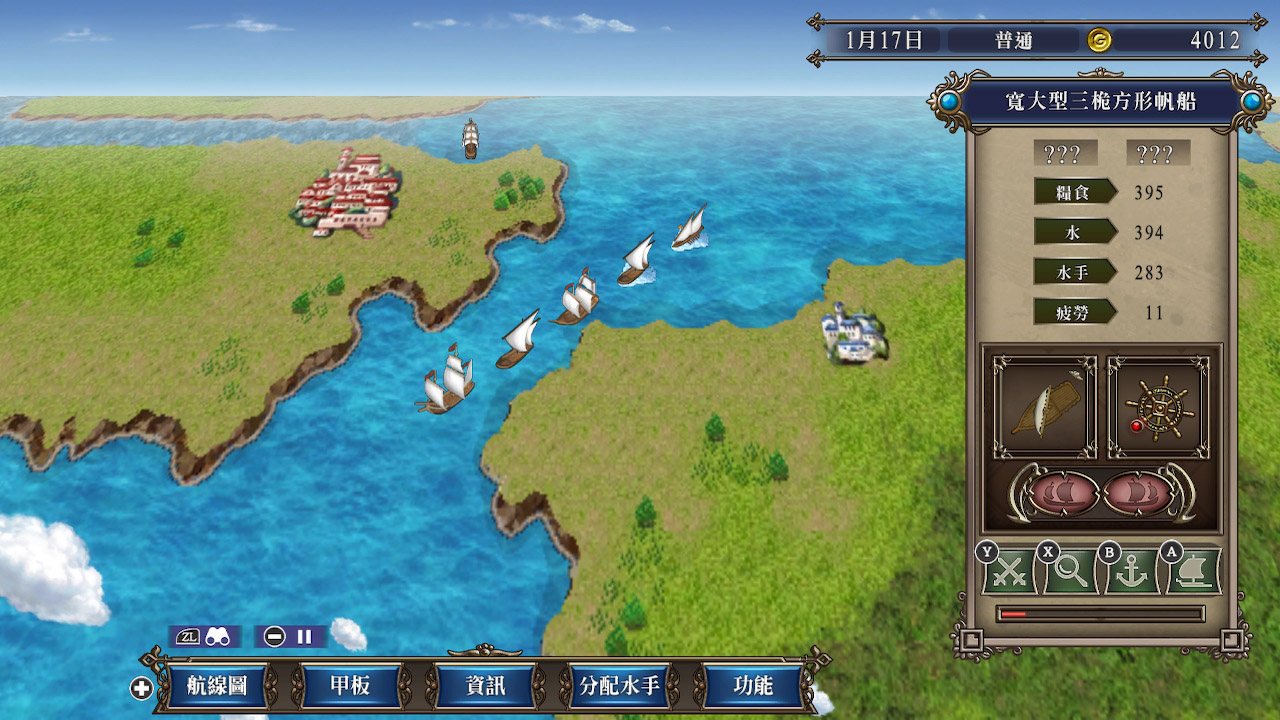Open the 航線圖 route map menu
The image size is (1280, 720).
tap(217, 686)
